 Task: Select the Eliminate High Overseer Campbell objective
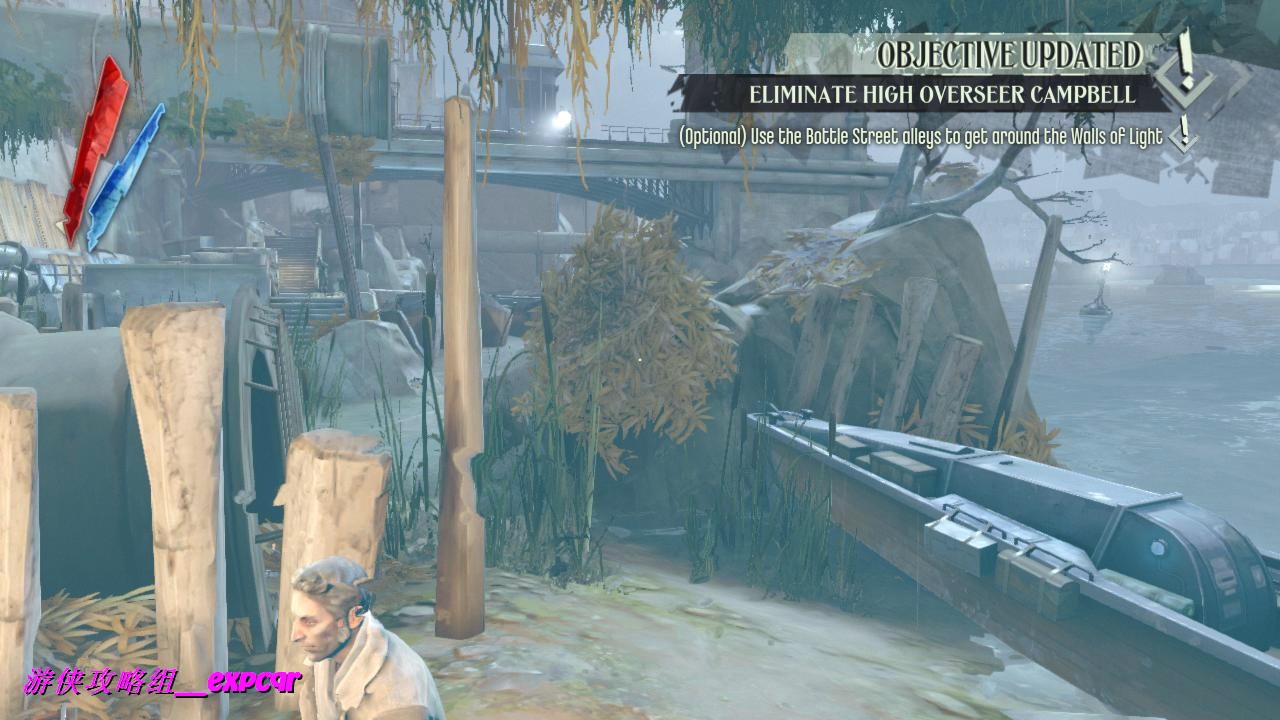(942, 95)
